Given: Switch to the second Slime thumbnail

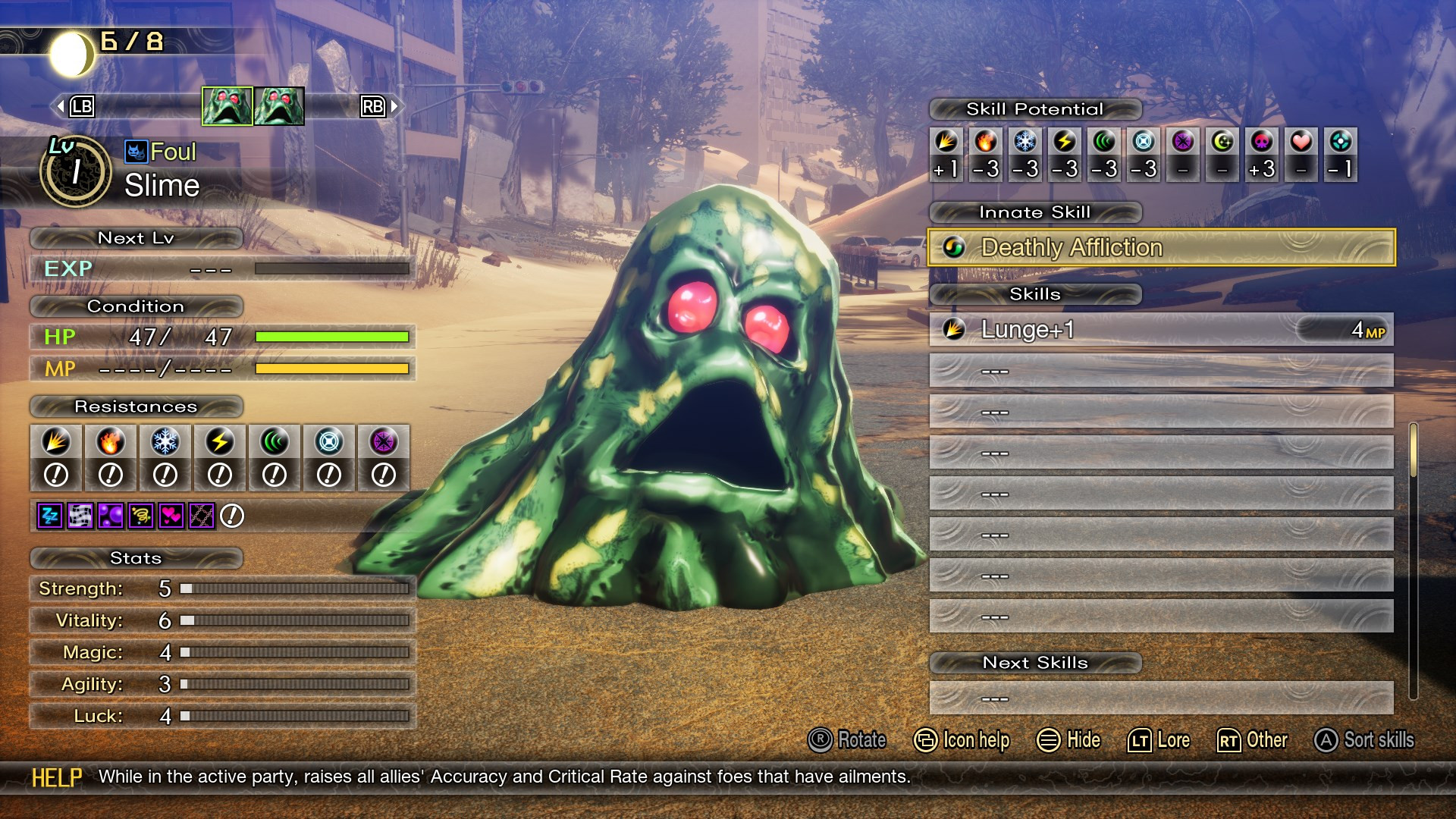Looking at the screenshot, I should coord(281,106).
